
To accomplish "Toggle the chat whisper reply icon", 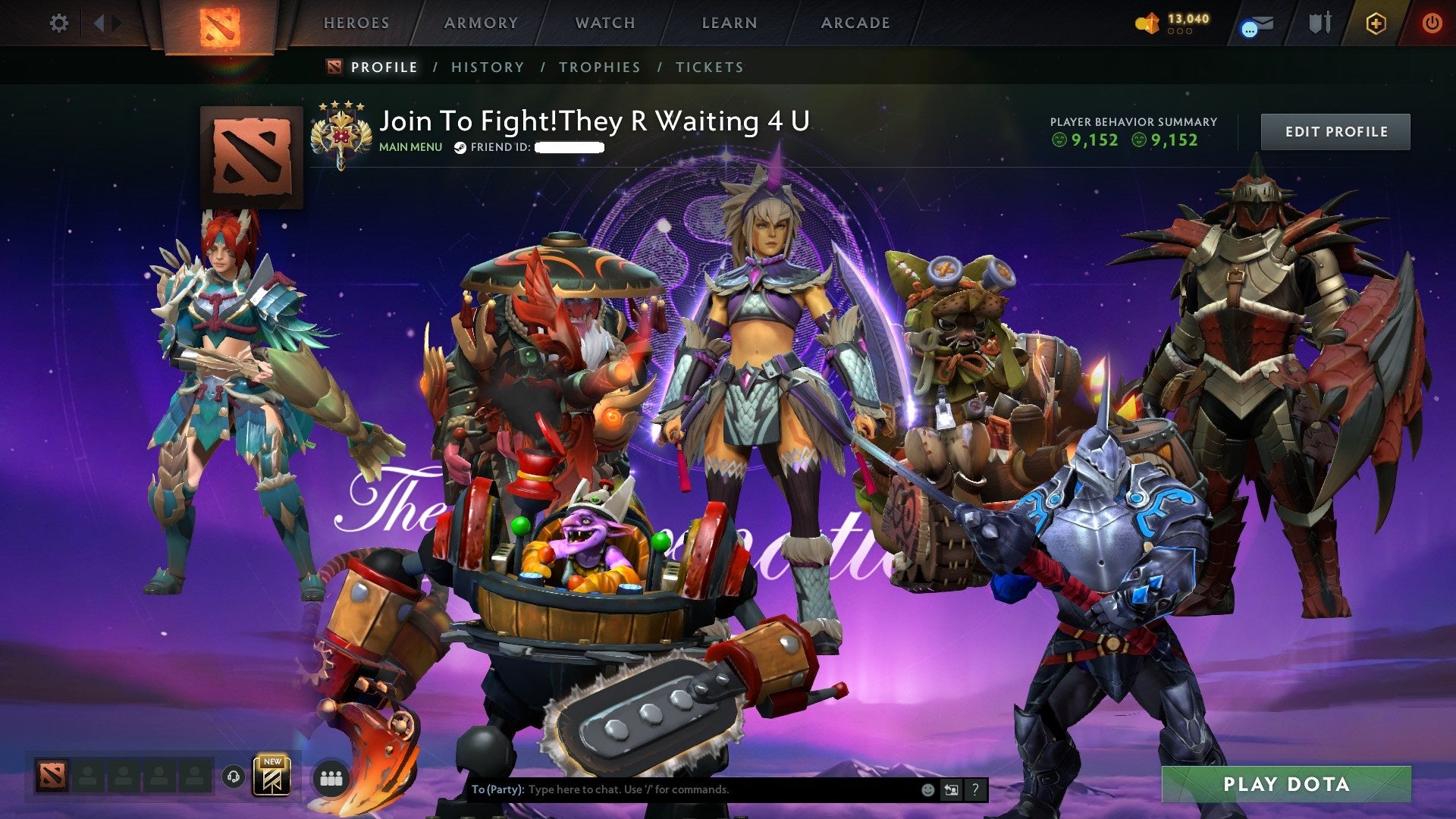I will tap(951, 789).
